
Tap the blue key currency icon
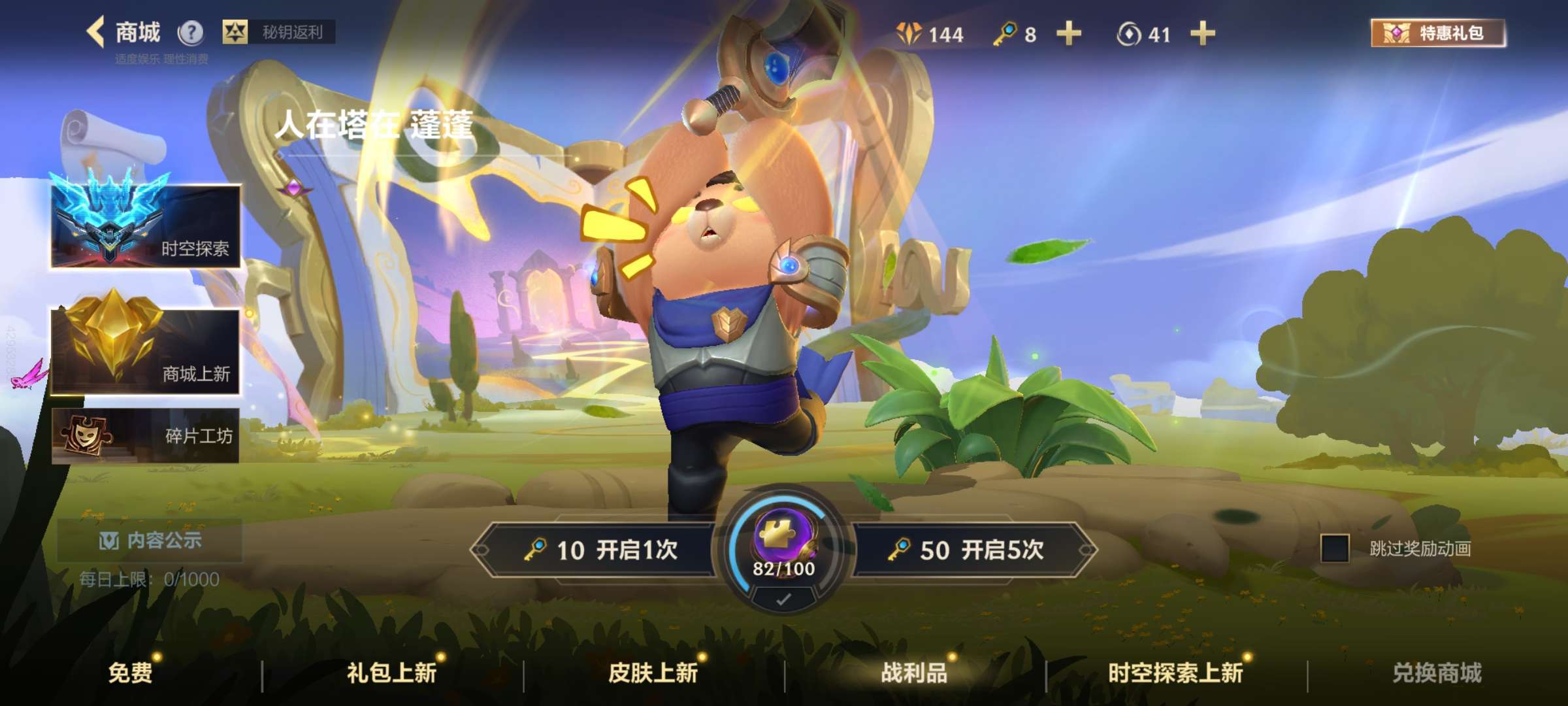[x=1007, y=35]
